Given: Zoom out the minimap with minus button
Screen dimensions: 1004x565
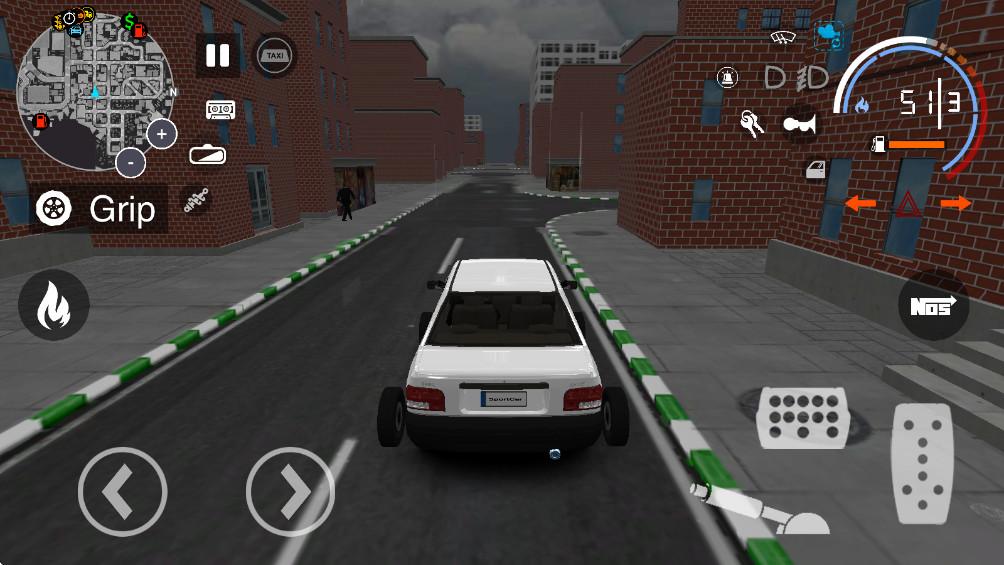Looking at the screenshot, I should tap(130, 162).
